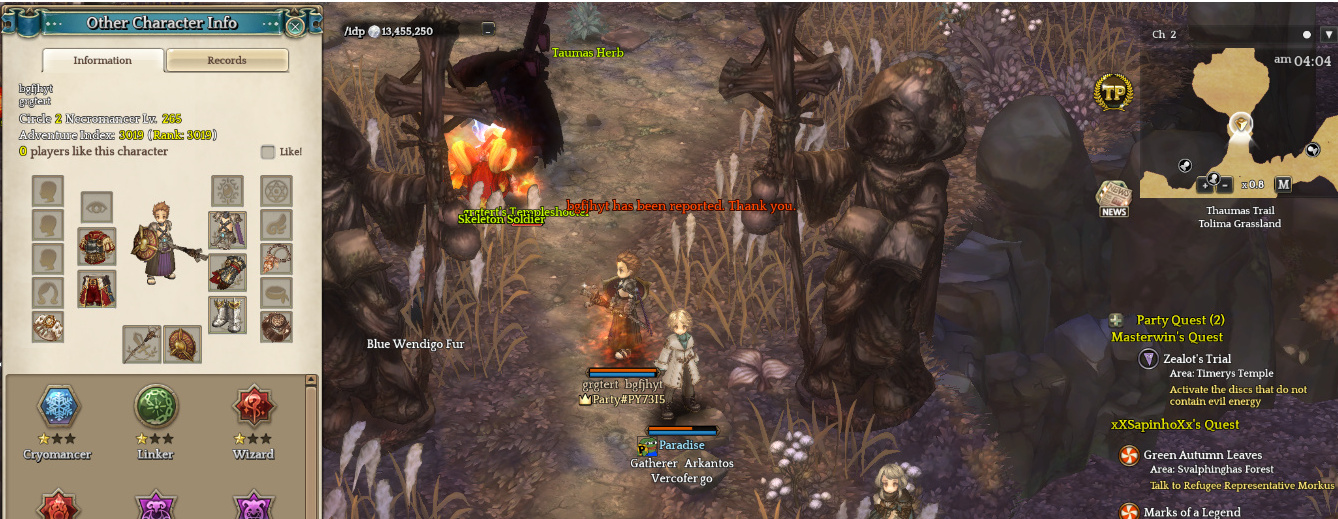Open the full map with the M button
The image size is (1338, 519).
[x=1284, y=184]
